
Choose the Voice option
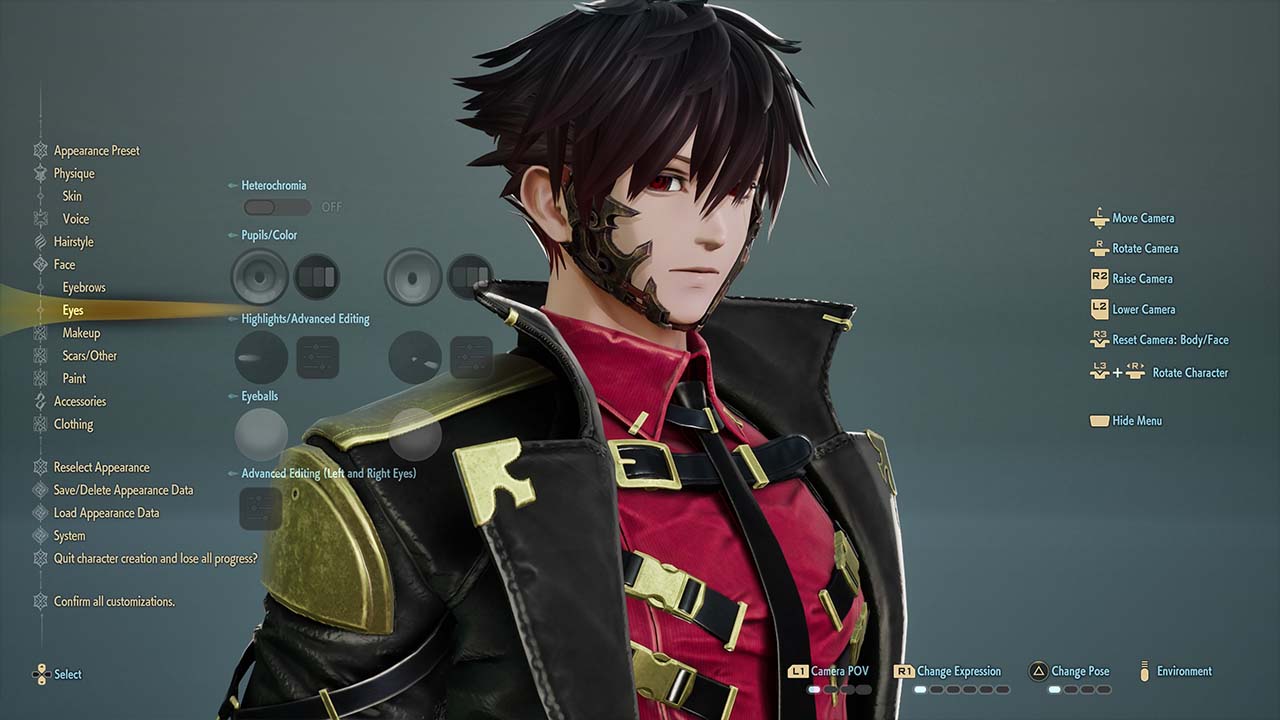point(76,219)
